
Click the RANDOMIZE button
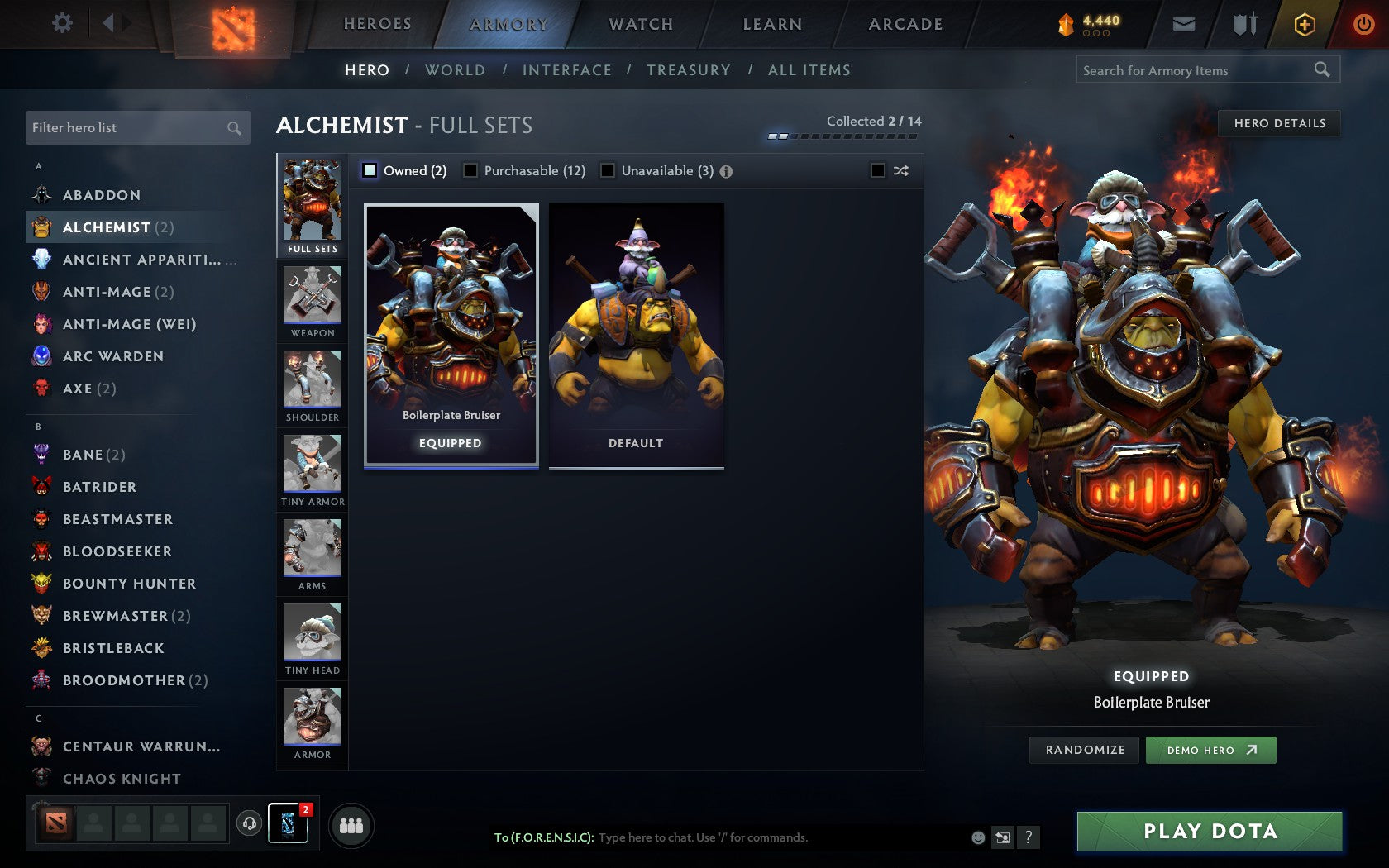click(1083, 750)
